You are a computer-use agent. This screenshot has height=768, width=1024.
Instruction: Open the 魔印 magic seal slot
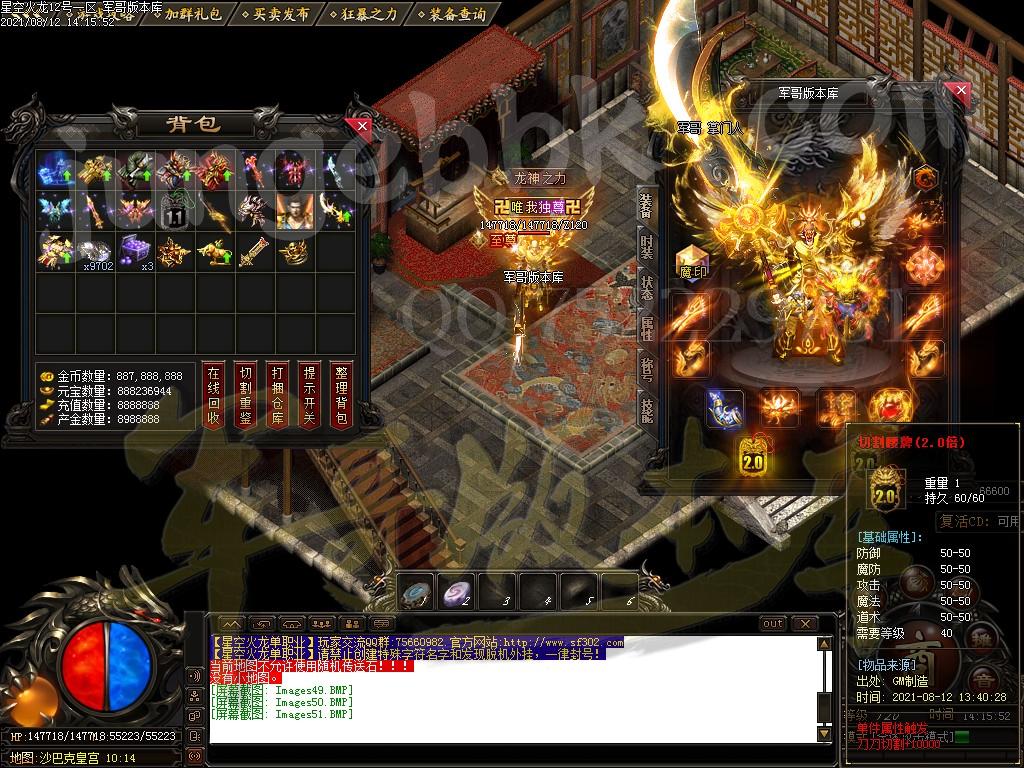(692, 264)
